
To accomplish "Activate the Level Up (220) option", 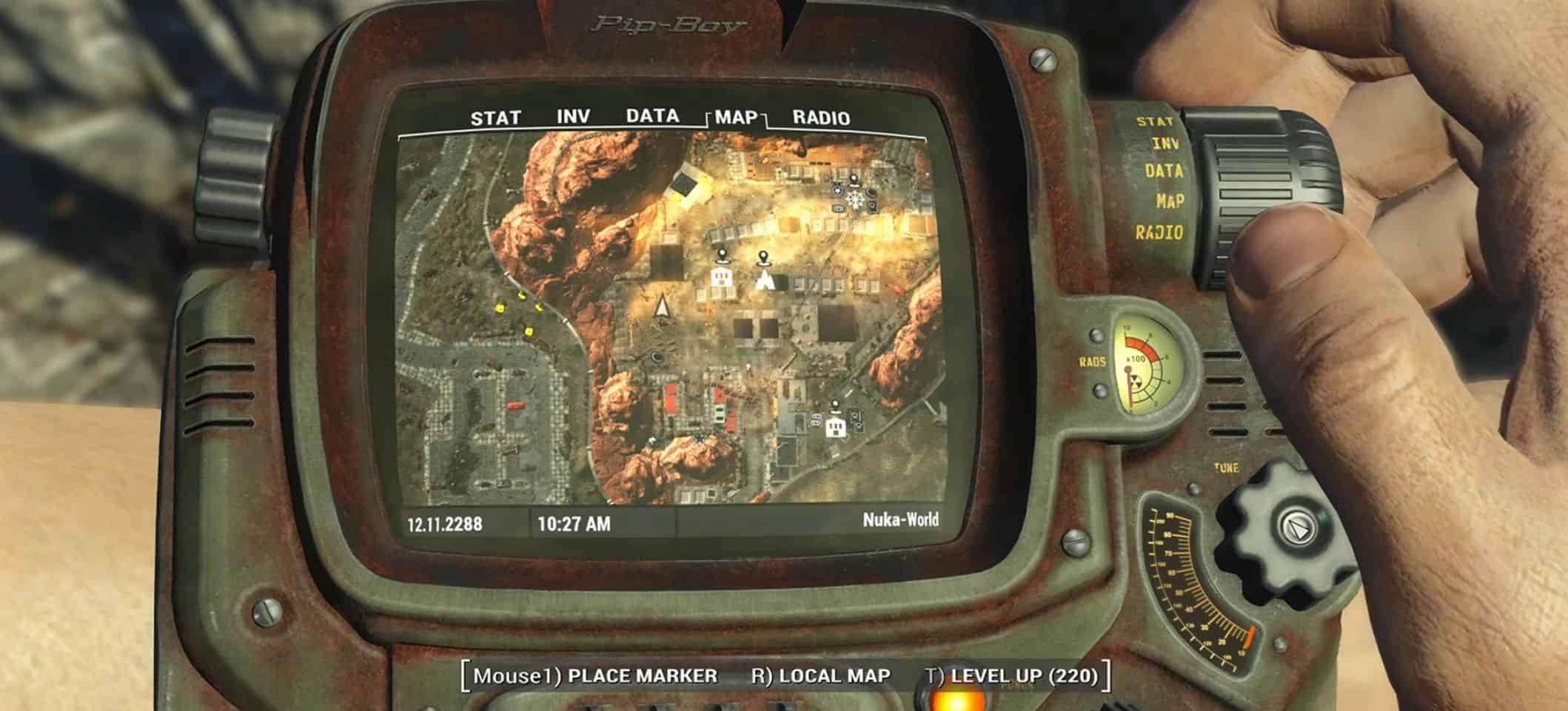I will click(x=1012, y=675).
